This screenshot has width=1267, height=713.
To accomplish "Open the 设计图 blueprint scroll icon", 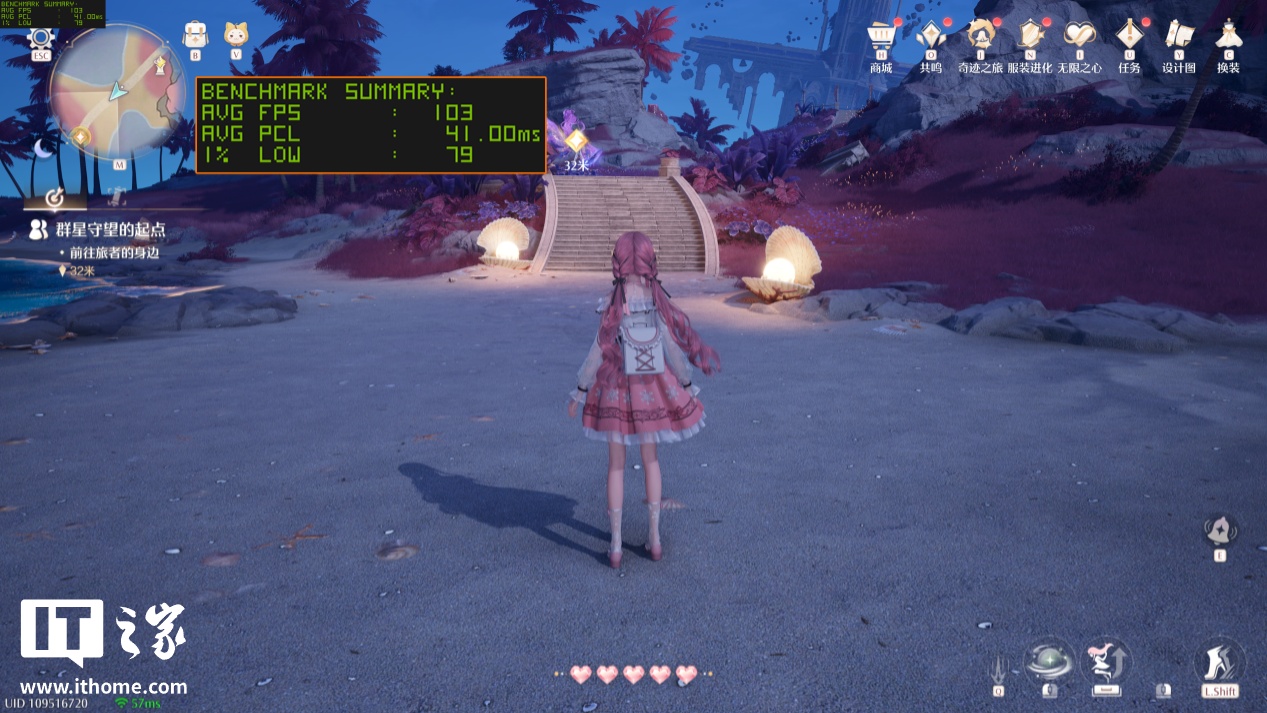I will coord(1179,36).
